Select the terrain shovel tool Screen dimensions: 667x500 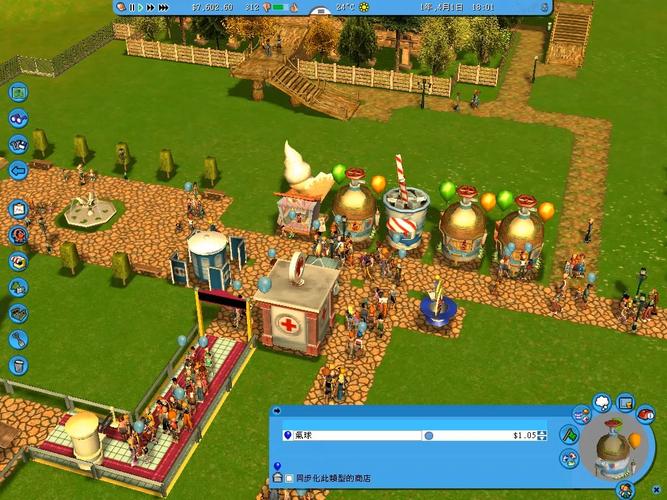(x=18, y=339)
